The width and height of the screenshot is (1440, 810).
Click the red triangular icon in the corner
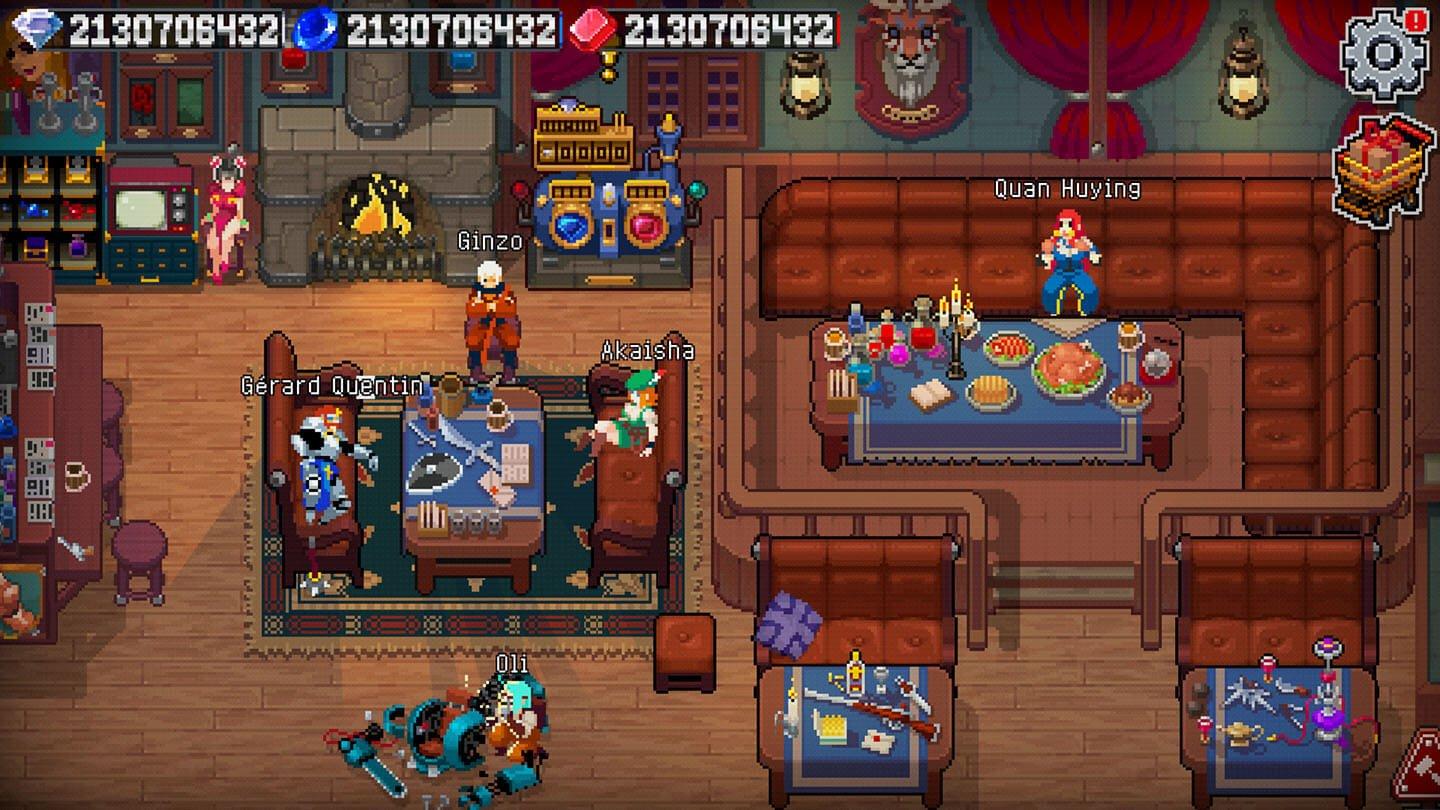tap(1420, 768)
